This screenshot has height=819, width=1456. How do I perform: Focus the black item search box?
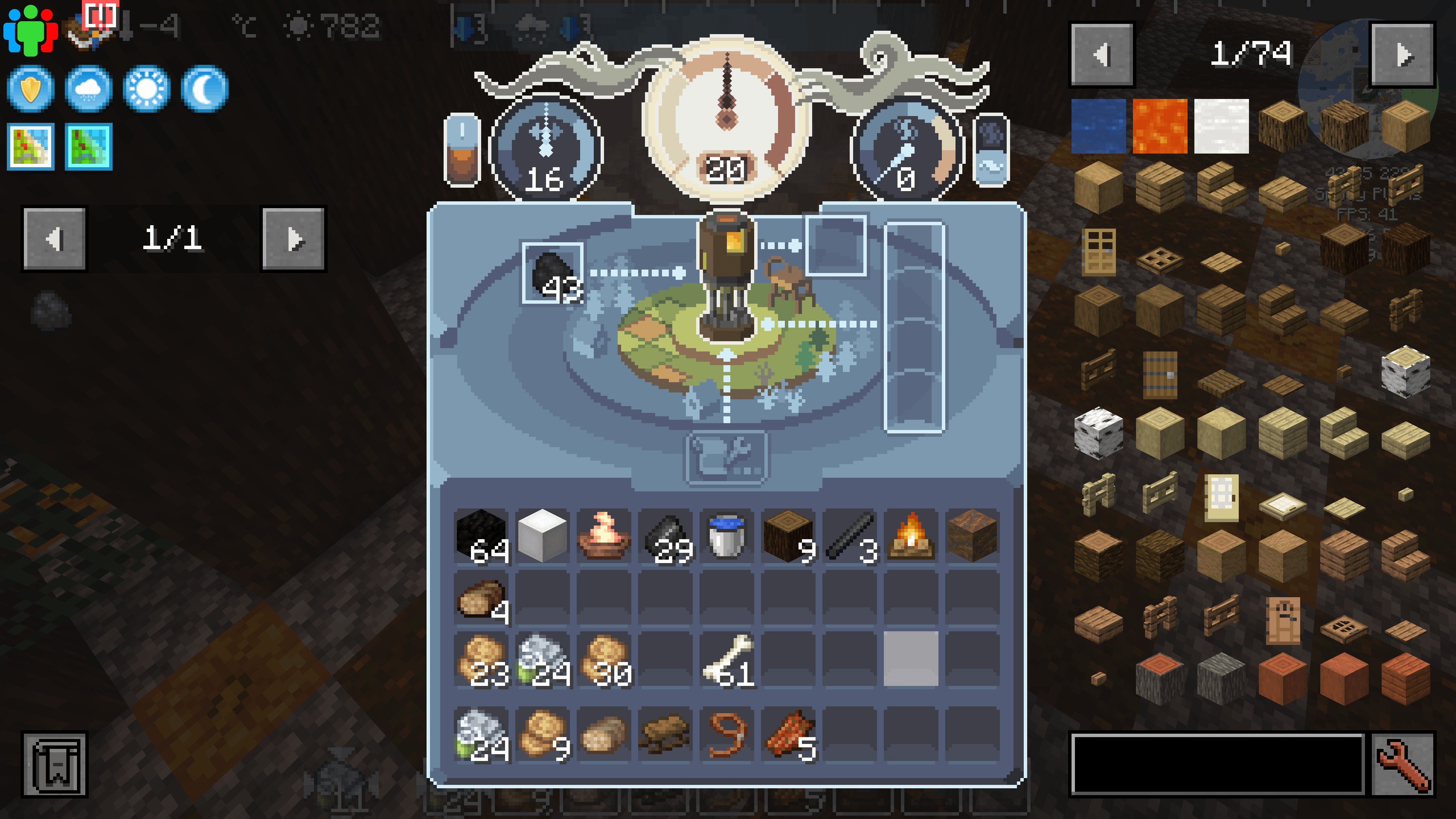[1218, 764]
